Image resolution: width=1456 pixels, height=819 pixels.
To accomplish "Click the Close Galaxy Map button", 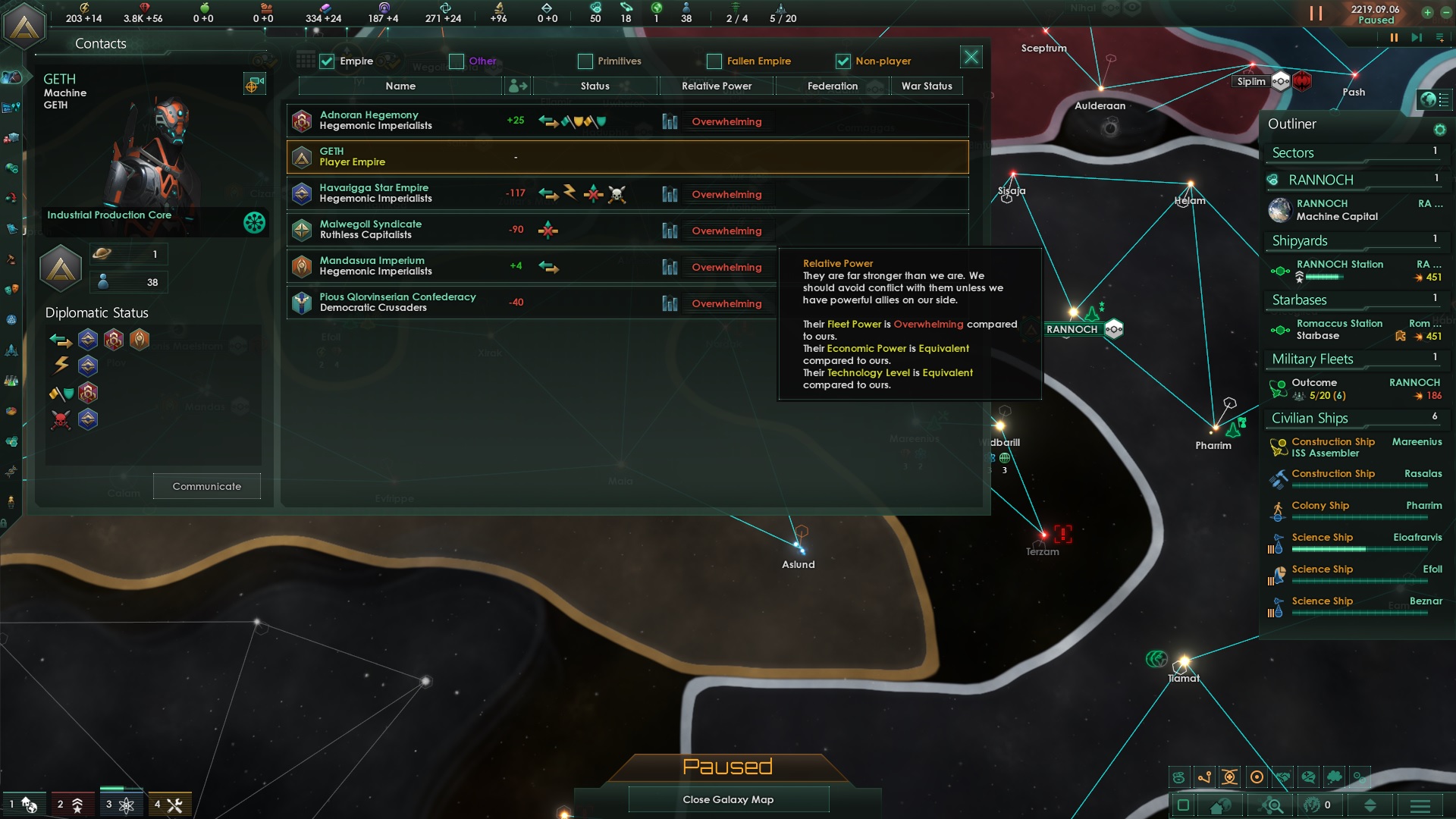I will tap(728, 799).
